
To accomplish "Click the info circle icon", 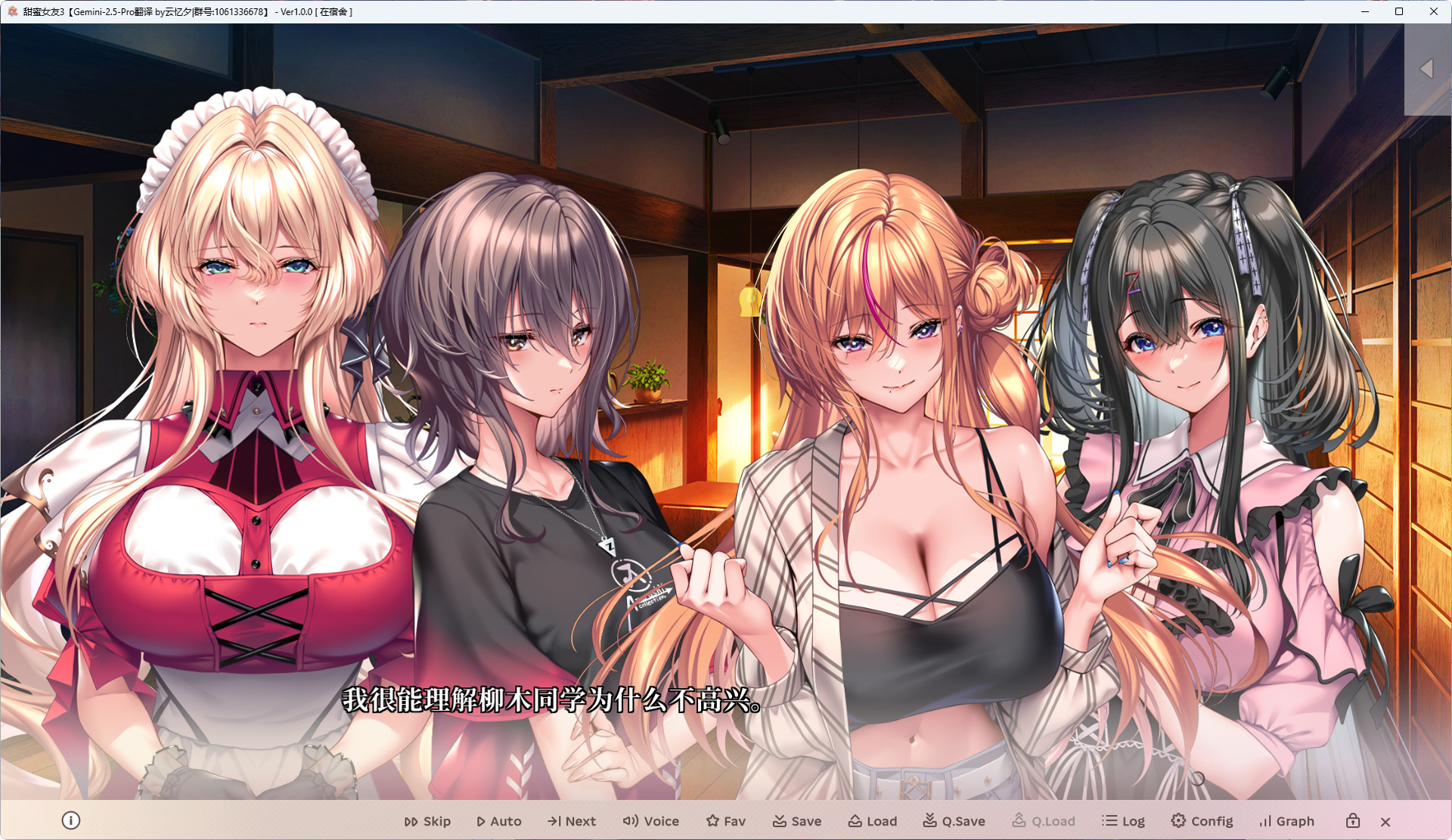I will 71,820.
